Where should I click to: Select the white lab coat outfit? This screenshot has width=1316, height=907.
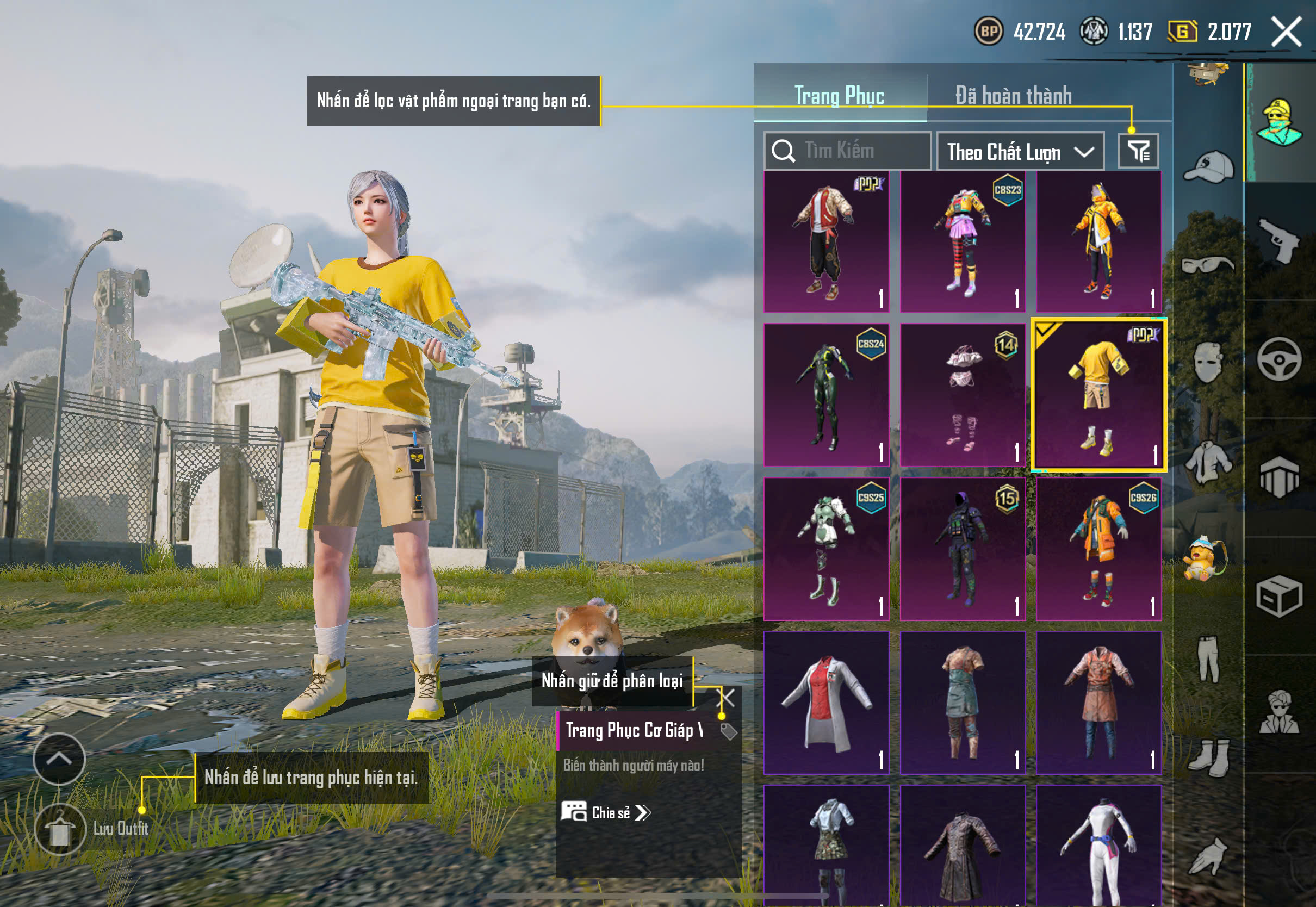[826, 703]
